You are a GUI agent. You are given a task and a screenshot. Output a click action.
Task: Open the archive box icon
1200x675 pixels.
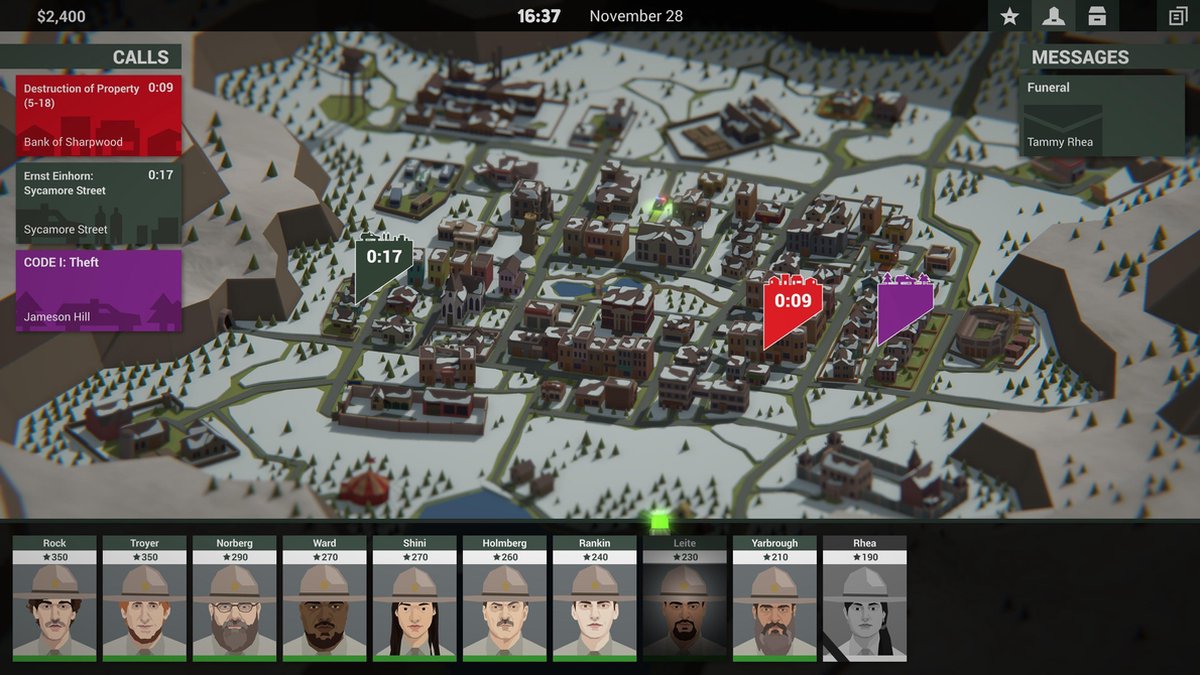tap(1097, 16)
